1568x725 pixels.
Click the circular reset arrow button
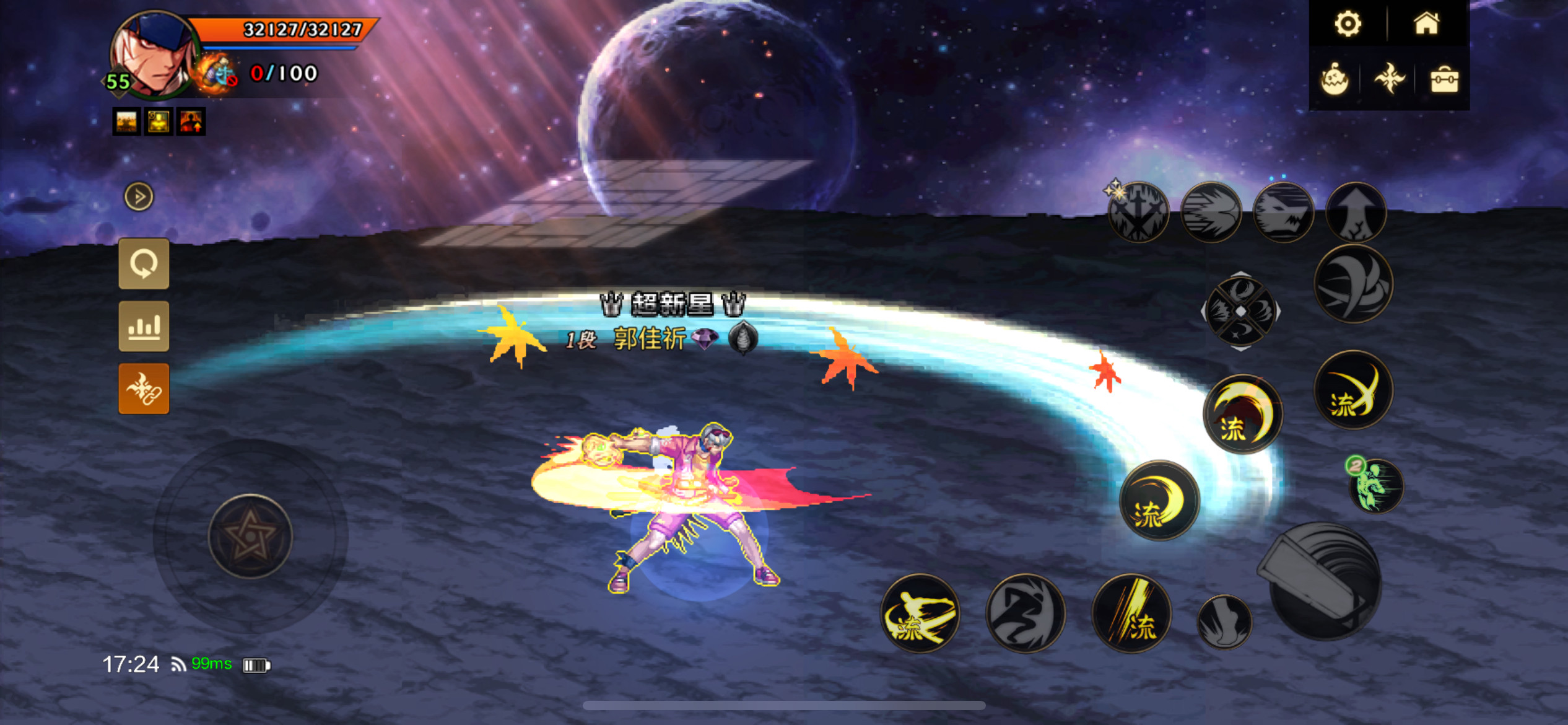tap(144, 264)
